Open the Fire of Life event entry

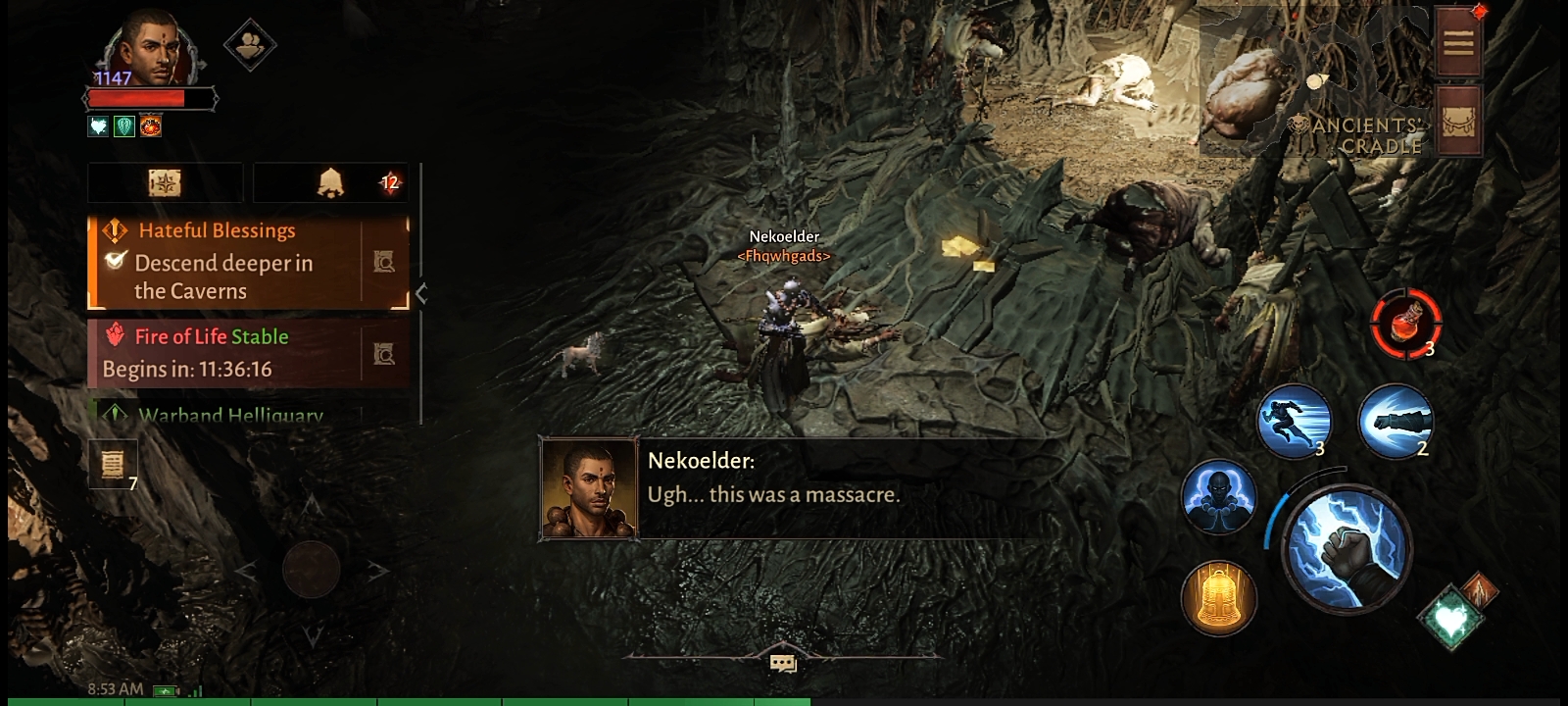point(225,353)
